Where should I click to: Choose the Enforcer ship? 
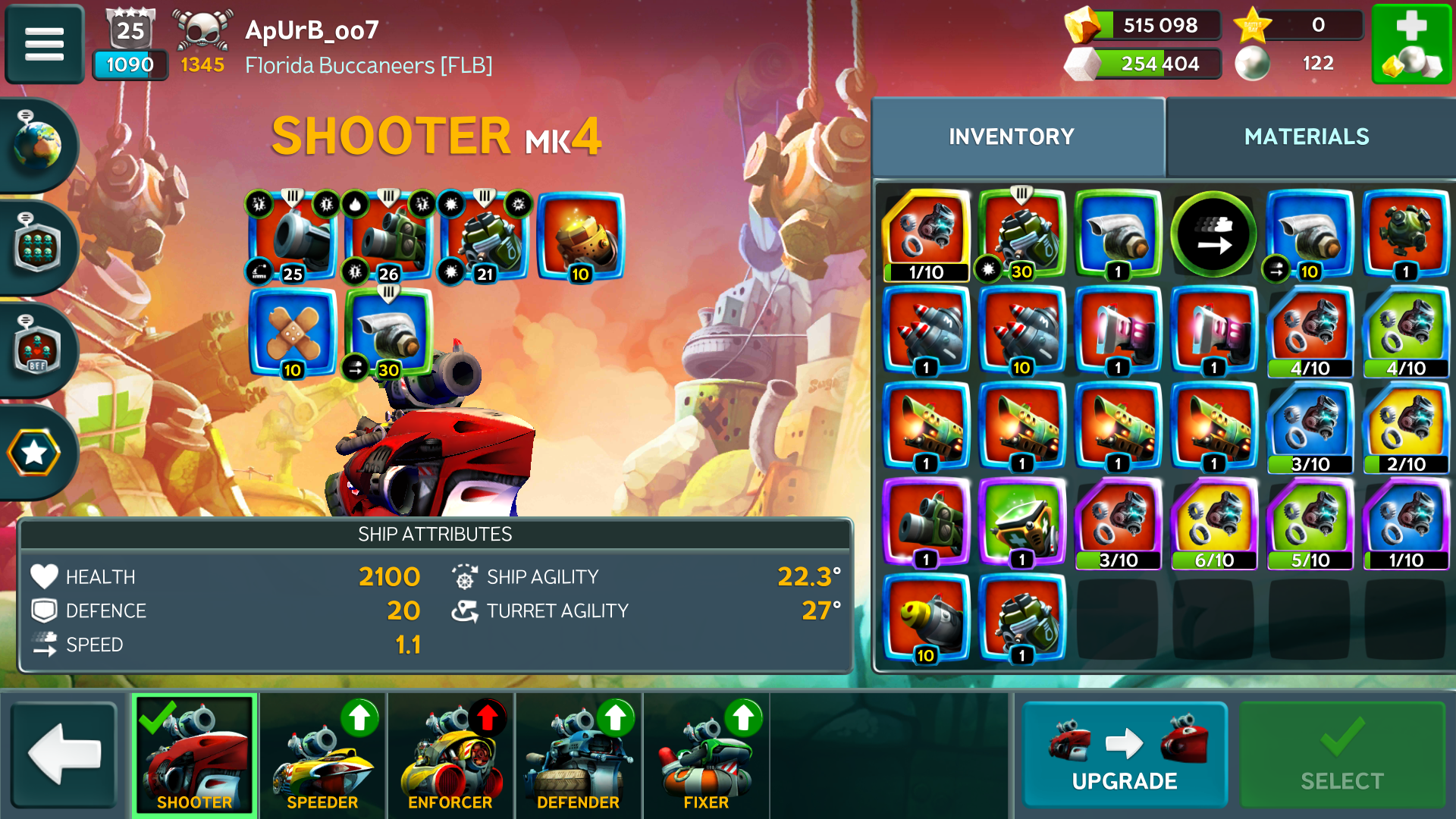pyautogui.click(x=450, y=755)
